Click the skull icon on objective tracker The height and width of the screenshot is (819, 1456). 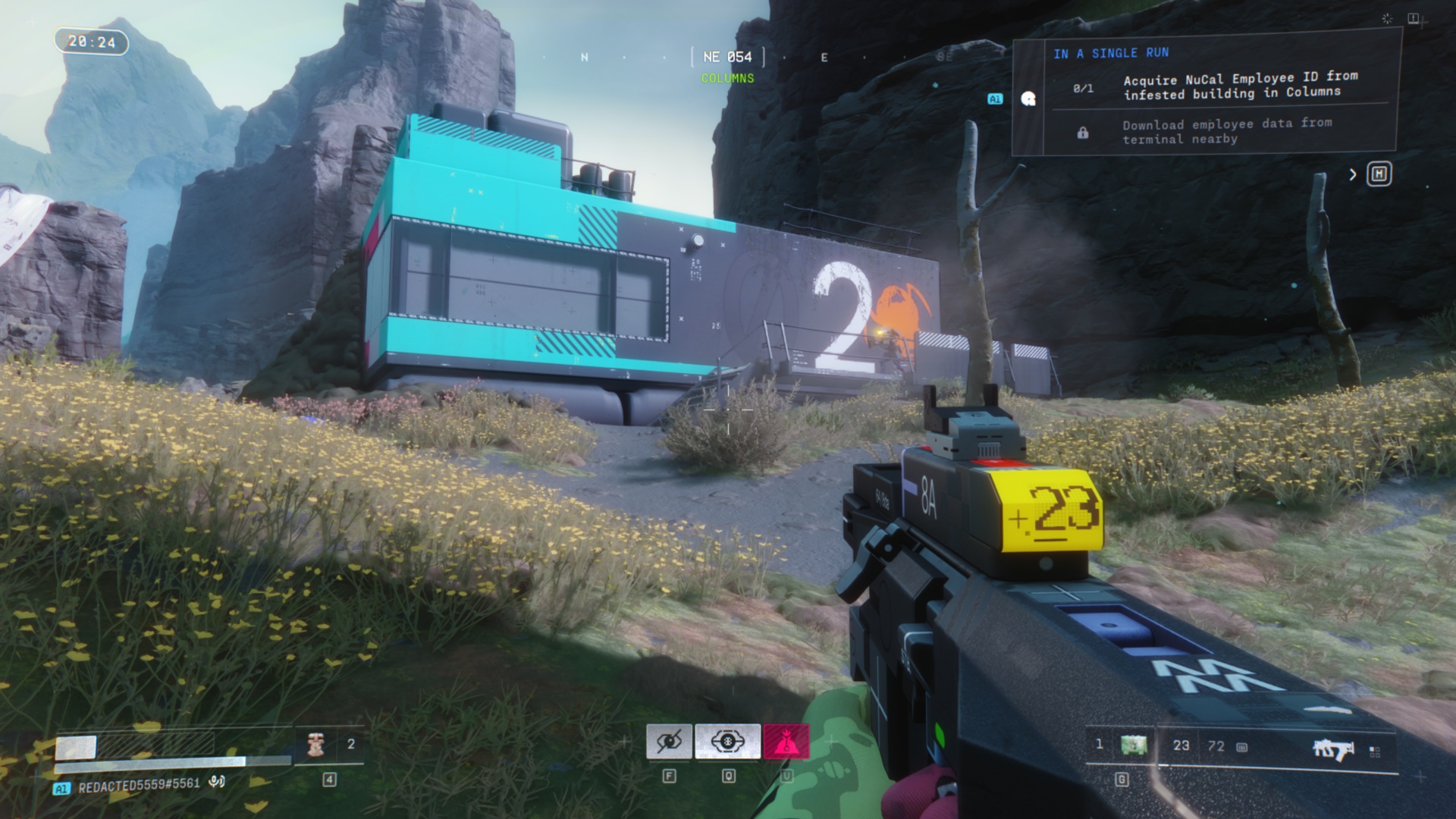(1028, 98)
